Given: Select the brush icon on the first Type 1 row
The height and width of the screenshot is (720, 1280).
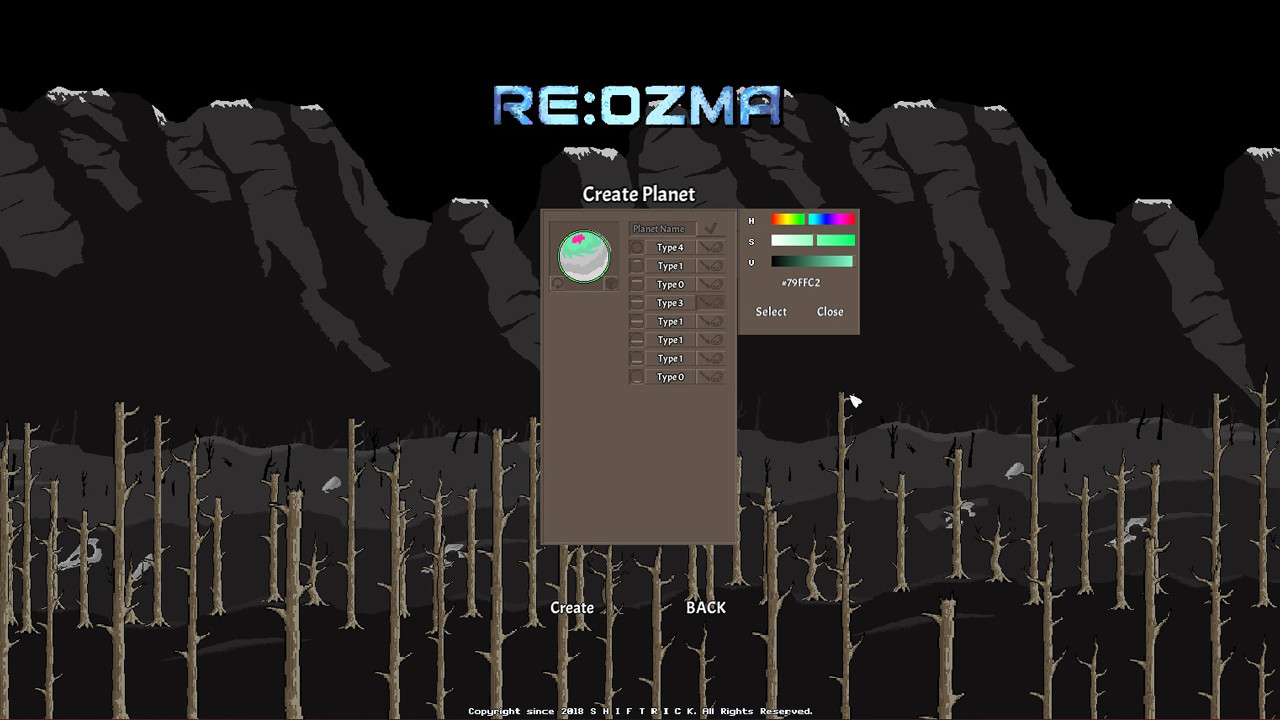Looking at the screenshot, I should 705,265.
